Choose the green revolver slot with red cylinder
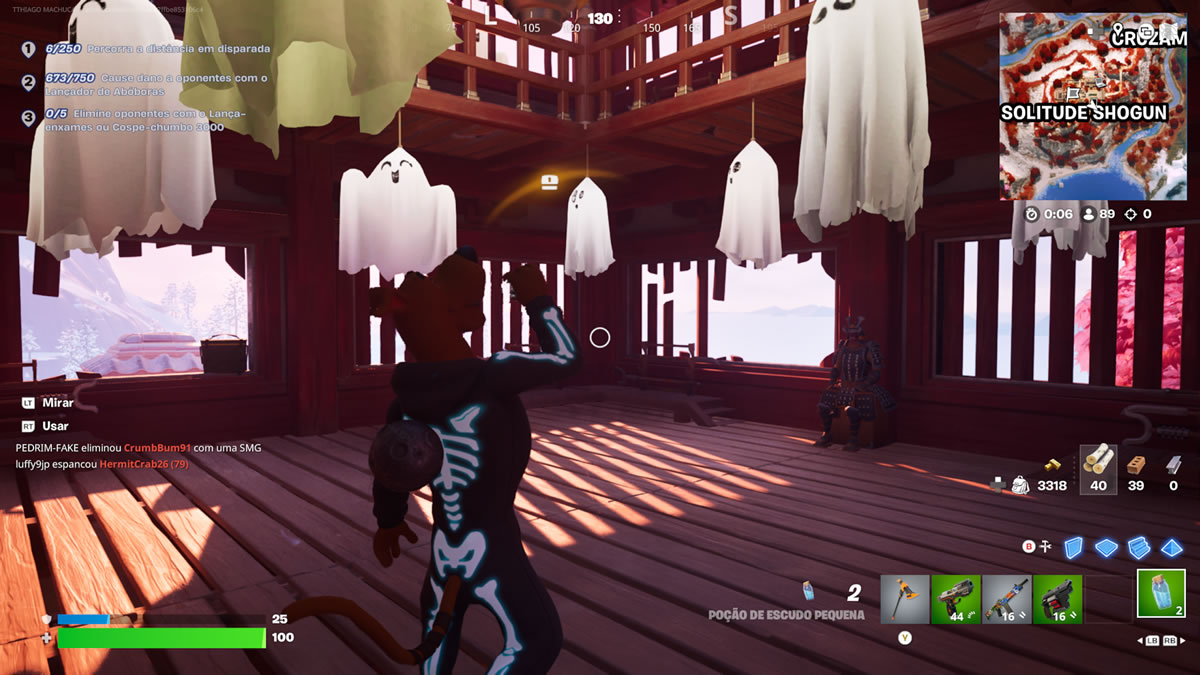 click(x=1057, y=599)
